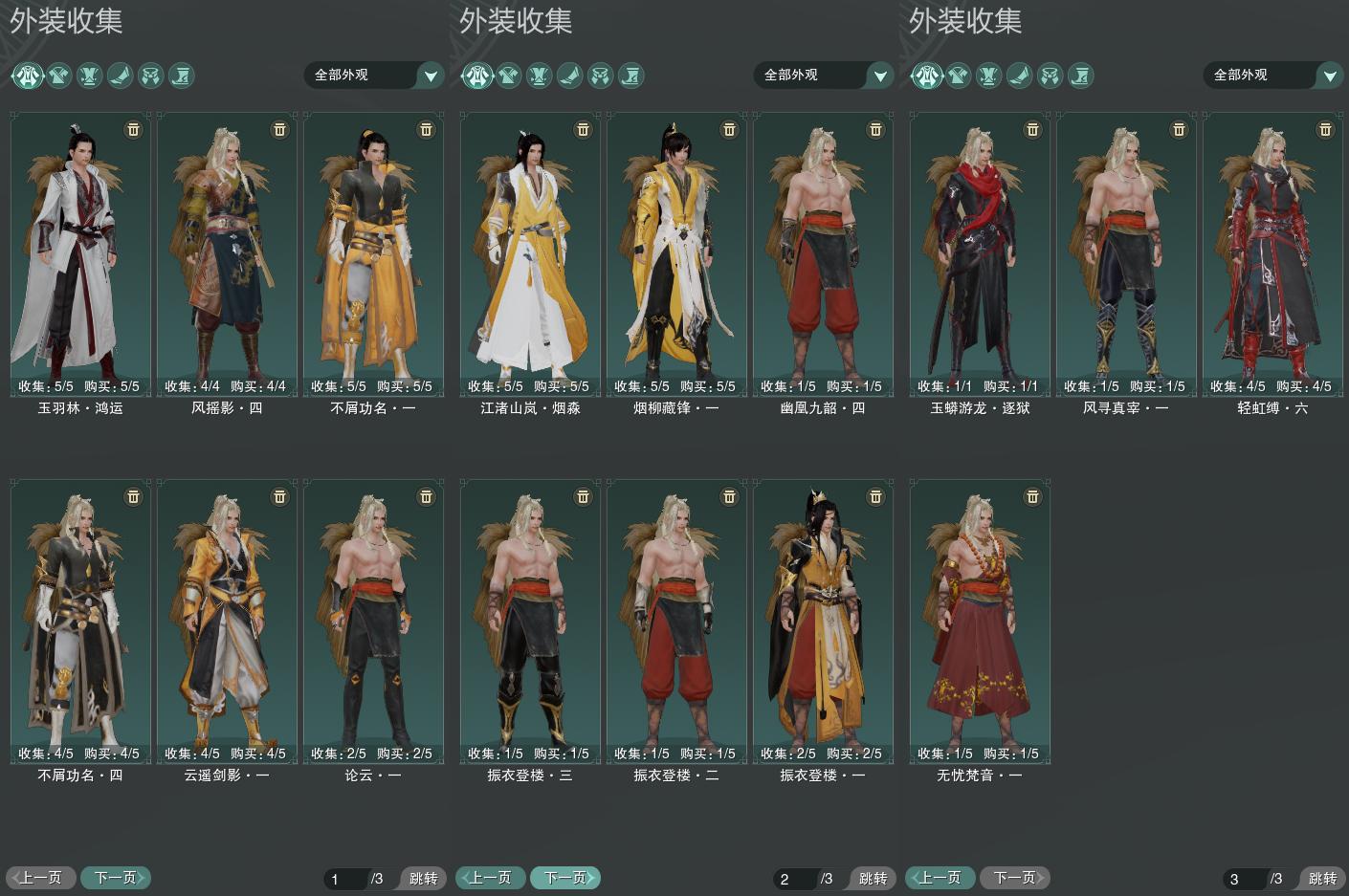Image resolution: width=1349 pixels, height=896 pixels.
Task: Choose the 风摇影·四 outfit
Action: coord(227,253)
